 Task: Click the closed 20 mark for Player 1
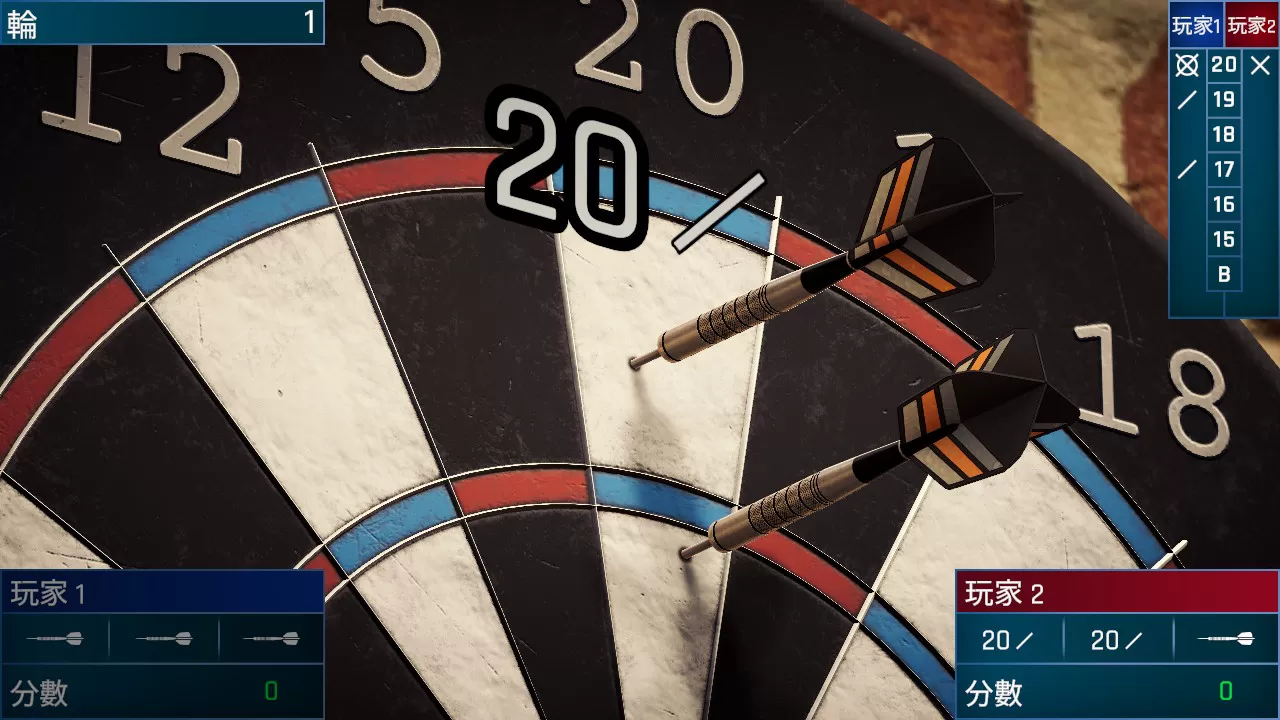click(x=1186, y=66)
